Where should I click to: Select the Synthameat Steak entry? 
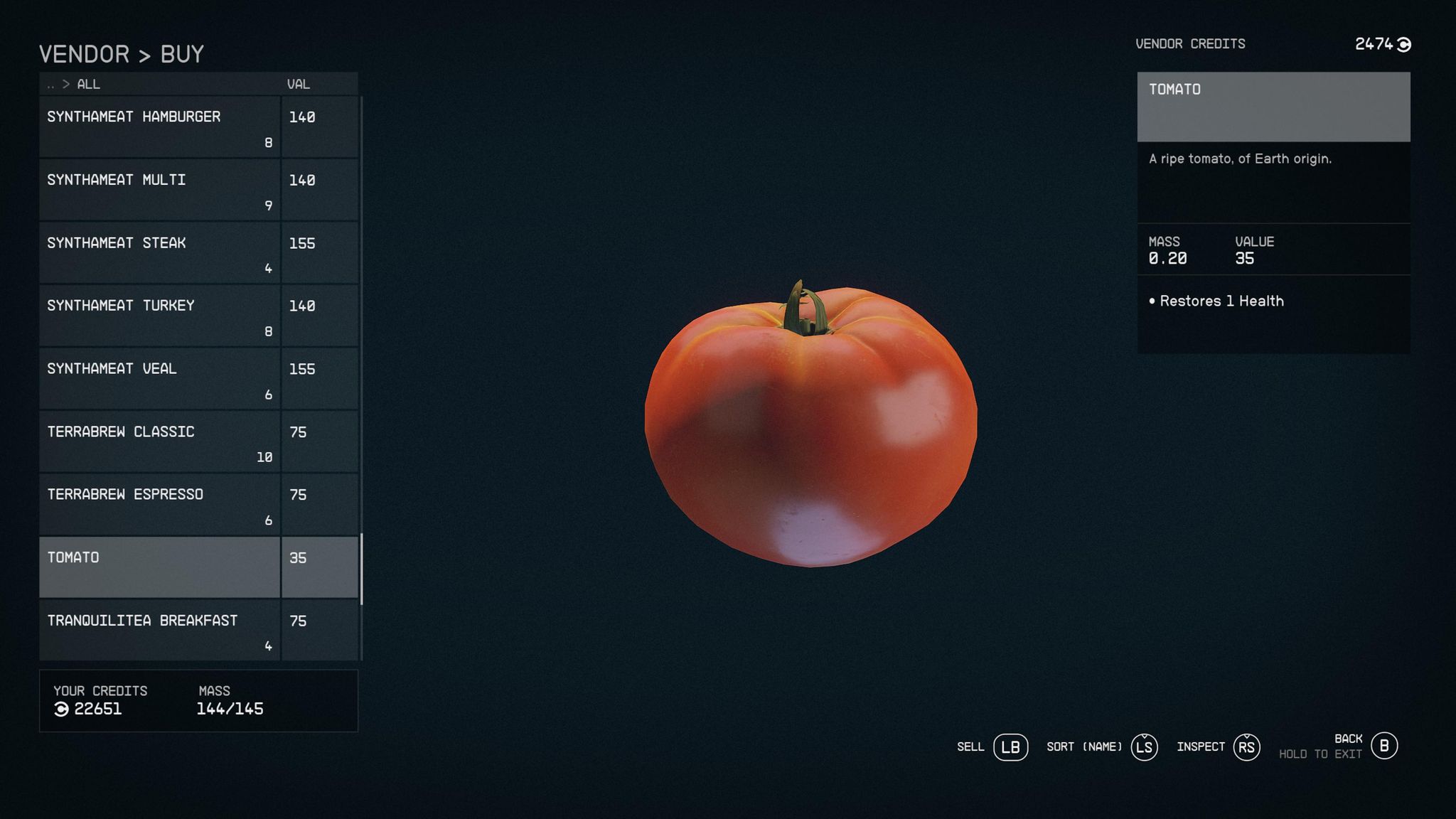coord(160,252)
